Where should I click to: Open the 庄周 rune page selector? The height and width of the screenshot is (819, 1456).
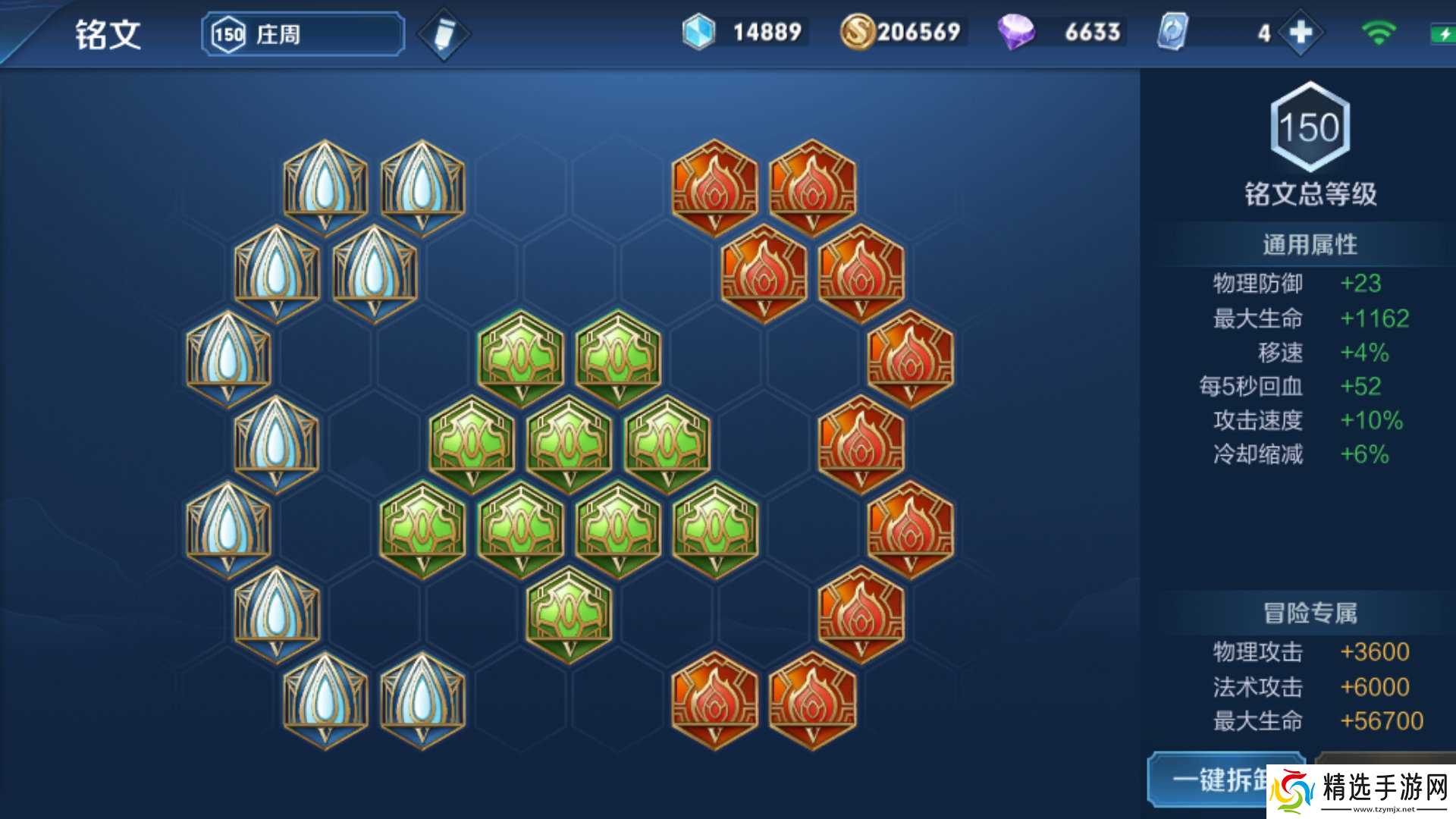(303, 34)
